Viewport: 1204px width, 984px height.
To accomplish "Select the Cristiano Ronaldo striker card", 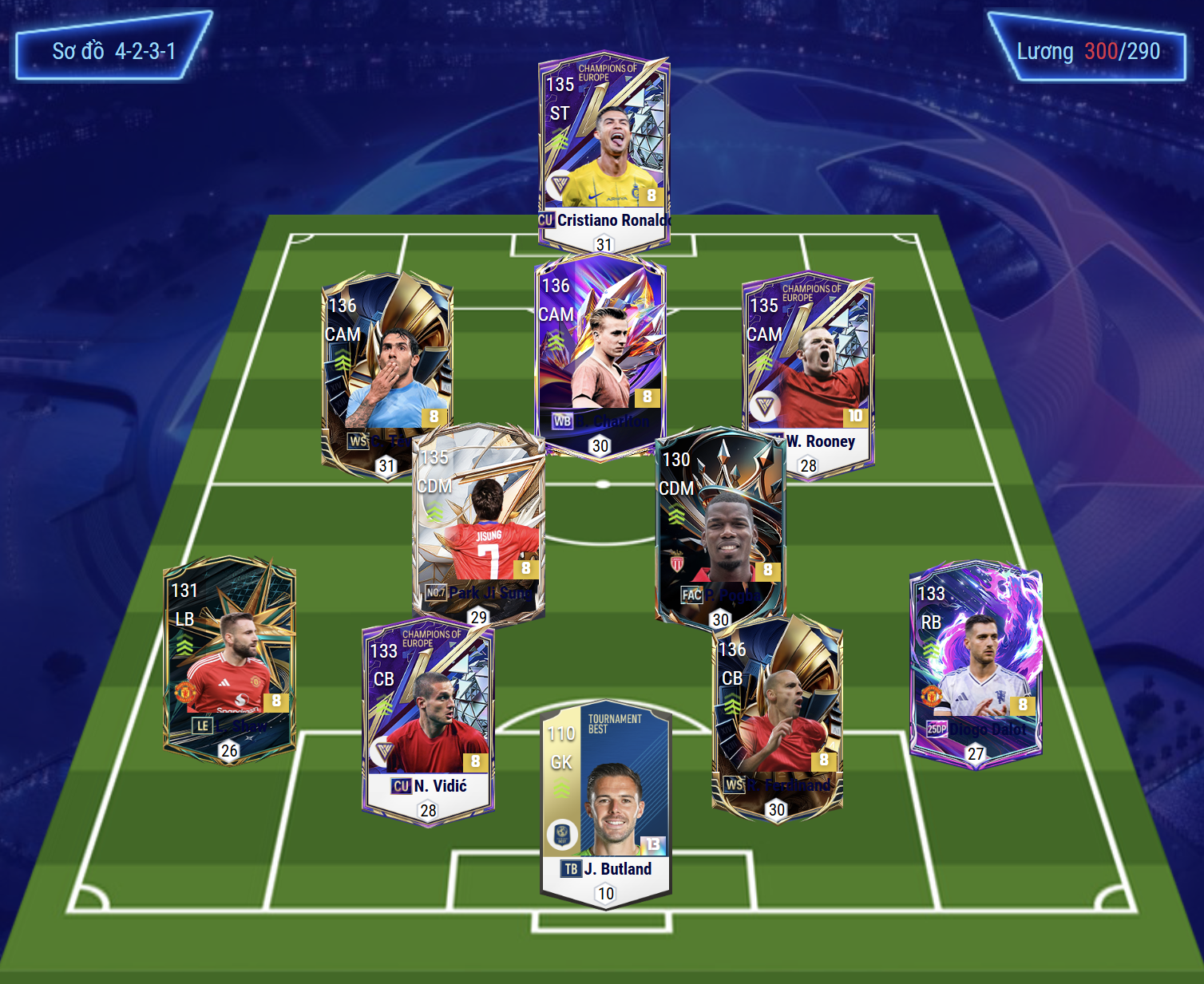I will point(604,144).
